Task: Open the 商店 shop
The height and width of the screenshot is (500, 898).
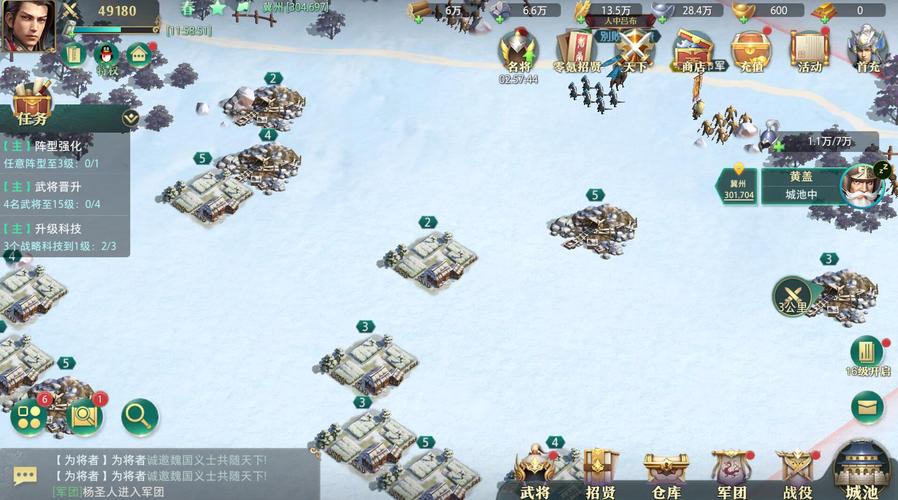Action: (693, 50)
